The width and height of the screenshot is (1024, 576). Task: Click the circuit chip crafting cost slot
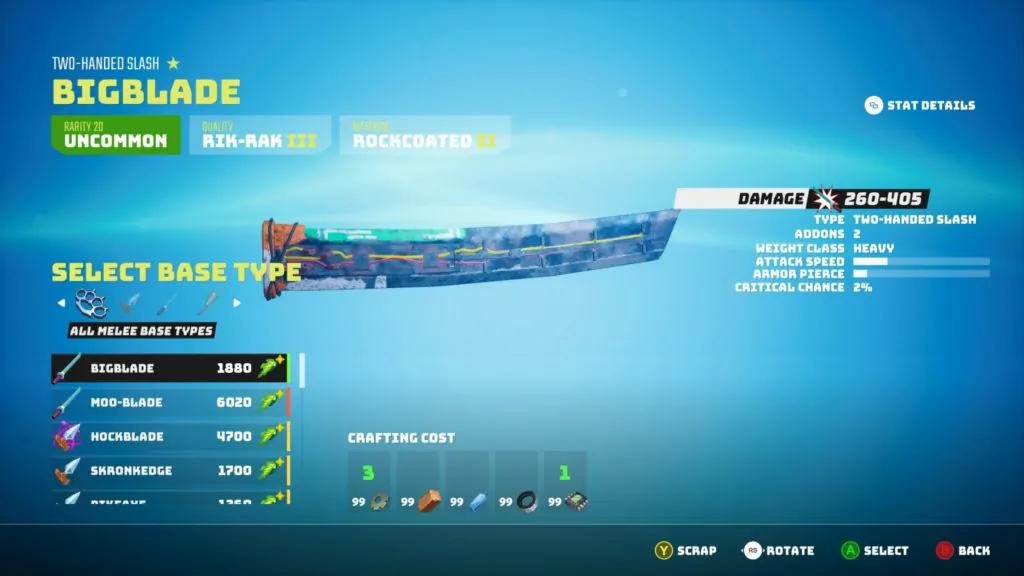coord(565,484)
